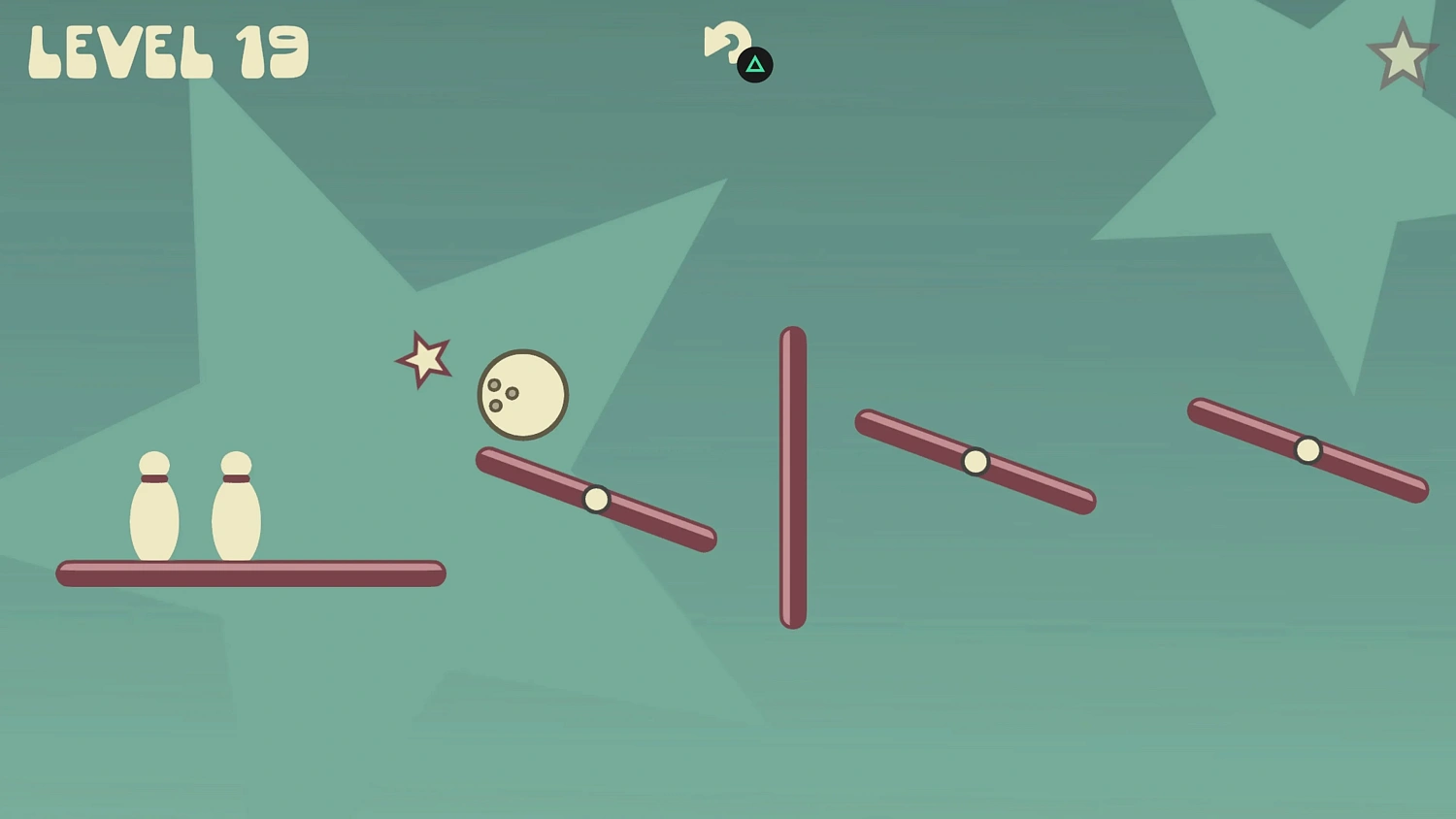Select the vertical wall obstacle
This screenshot has height=819, width=1456.
coord(792,477)
